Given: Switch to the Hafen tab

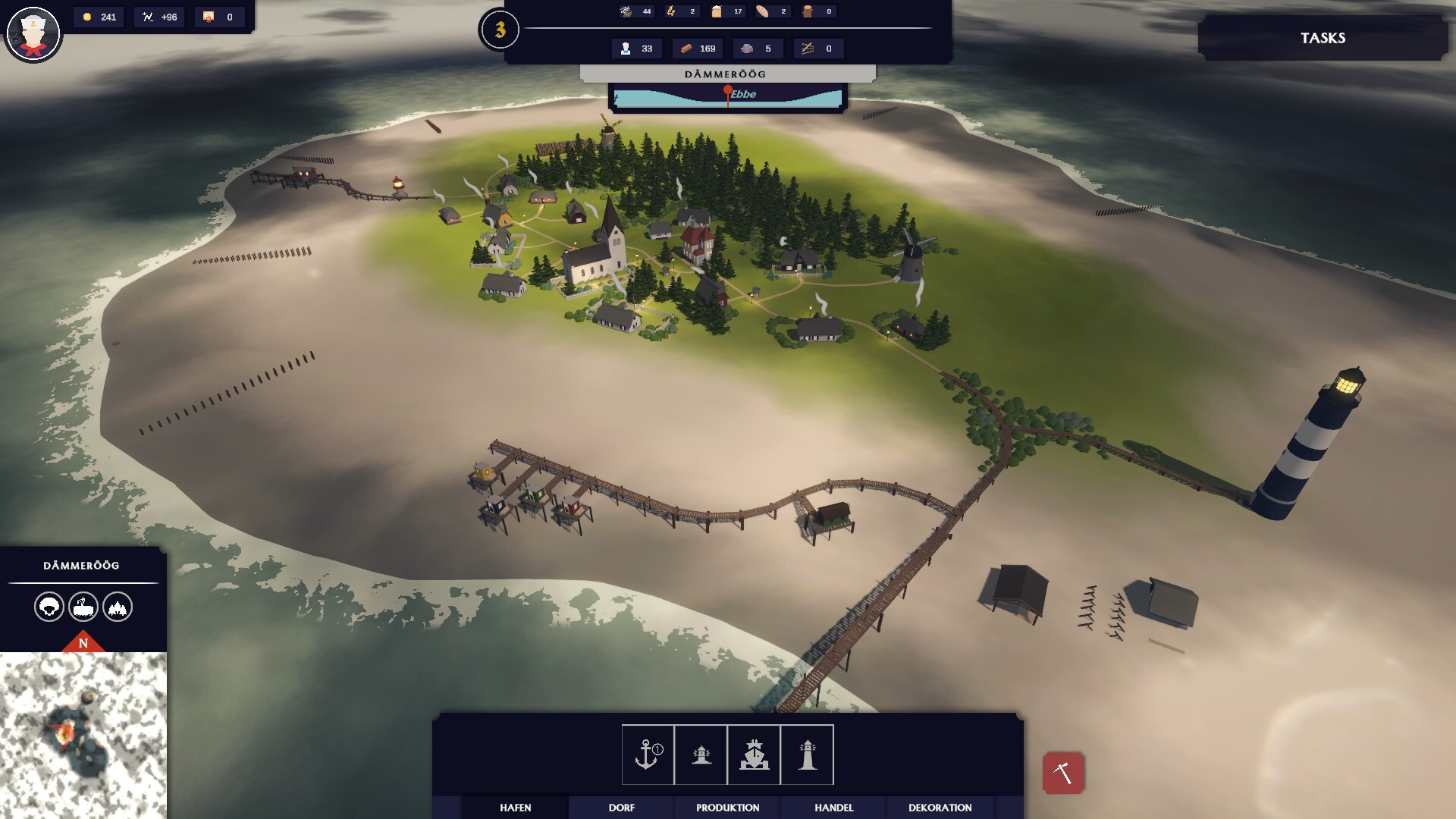Looking at the screenshot, I should click(516, 808).
